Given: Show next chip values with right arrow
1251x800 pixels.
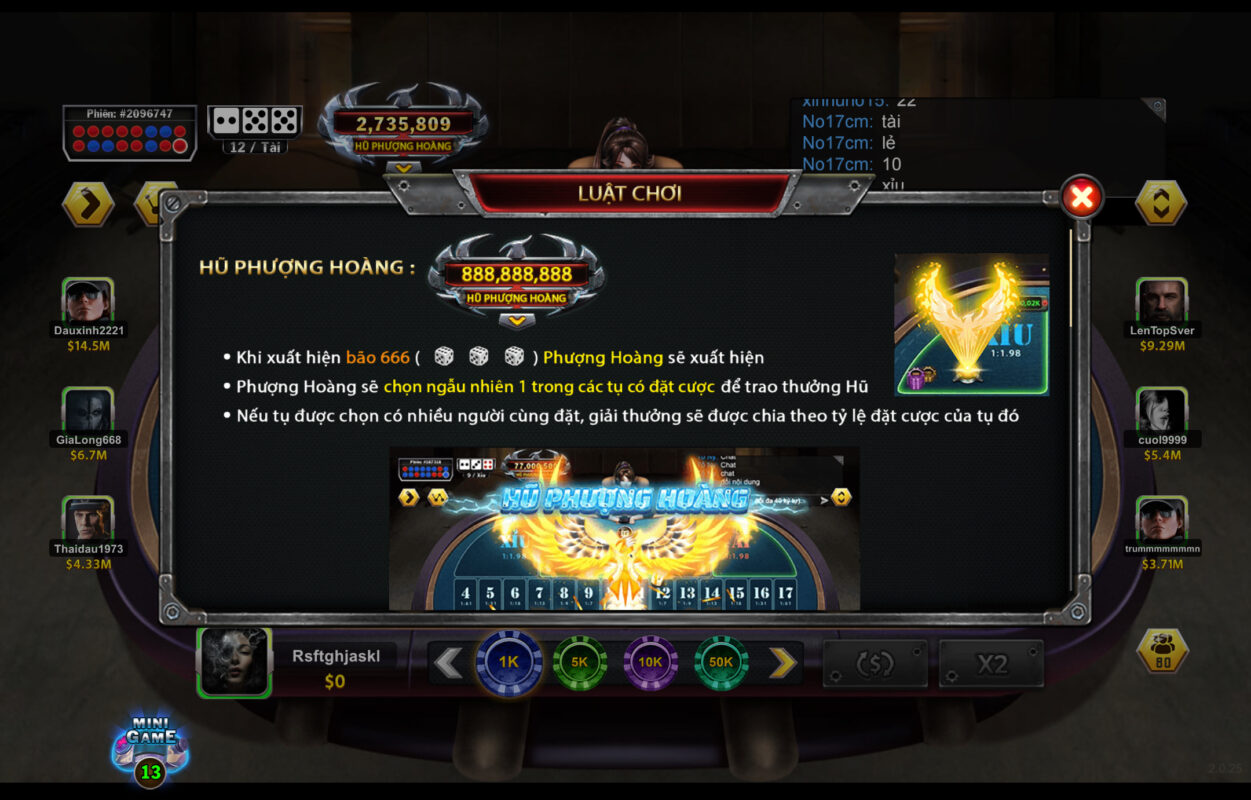Looking at the screenshot, I should click(782, 662).
